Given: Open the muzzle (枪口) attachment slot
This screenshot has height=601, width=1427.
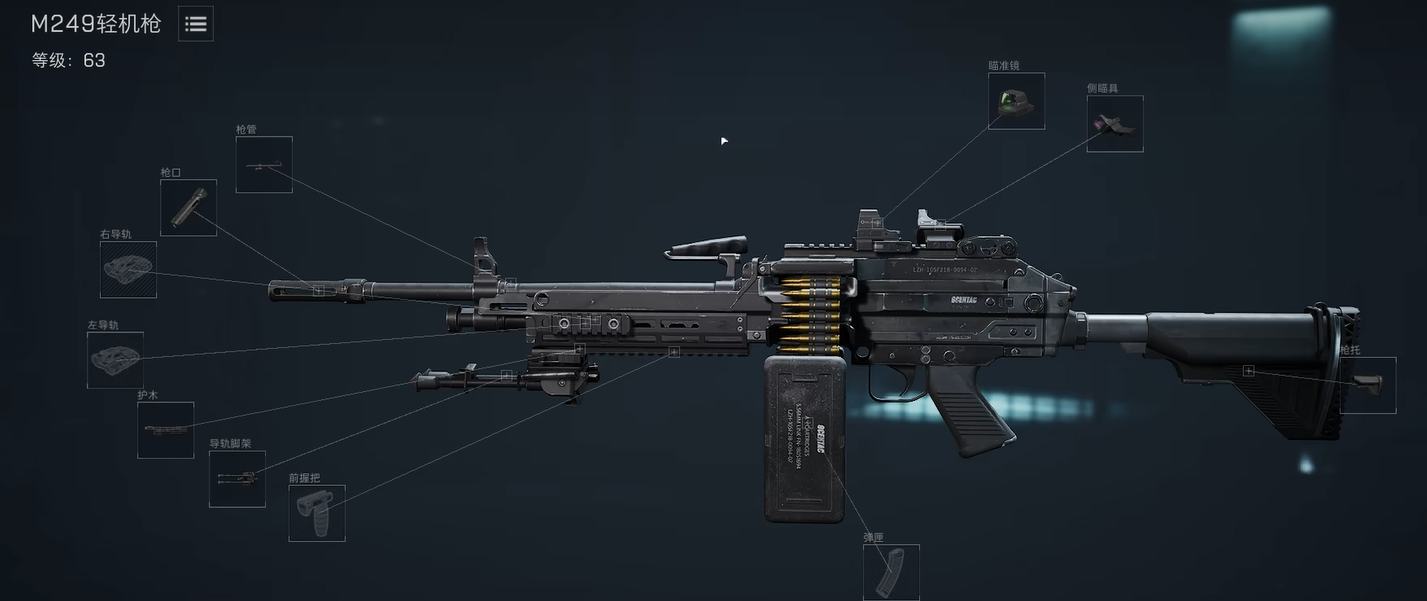Looking at the screenshot, I should pyautogui.click(x=188, y=208).
